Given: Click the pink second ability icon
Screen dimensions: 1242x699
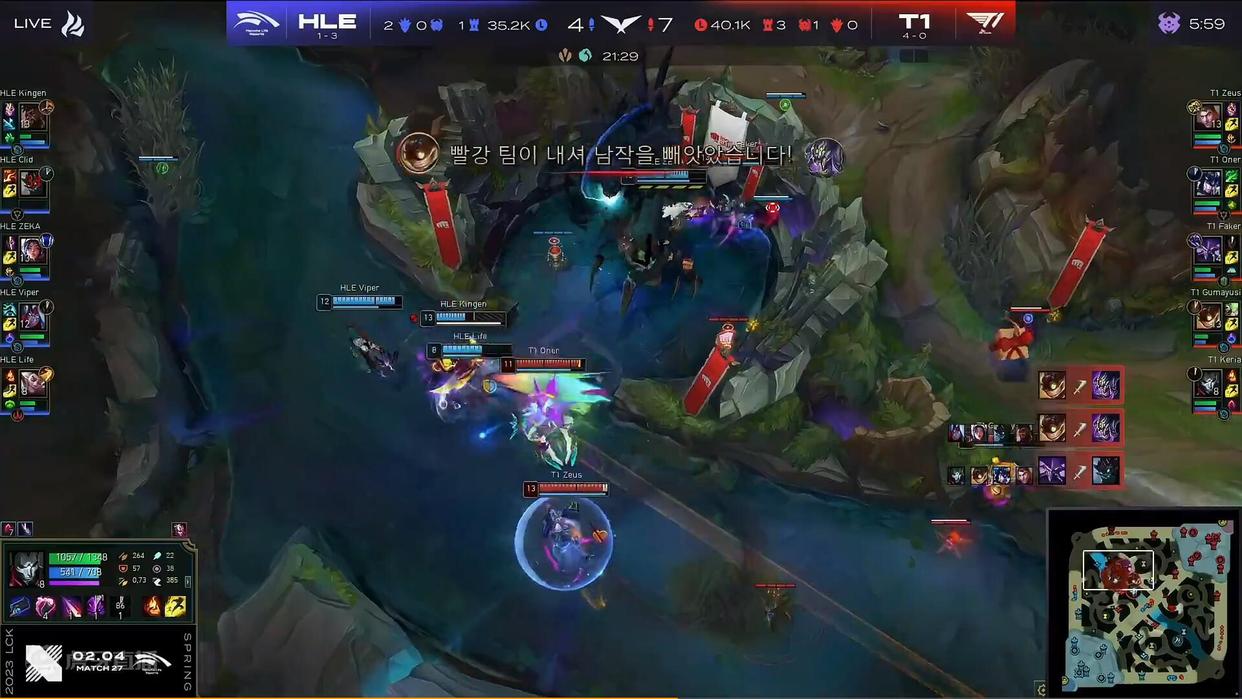Looking at the screenshot, I should (45, 606).
